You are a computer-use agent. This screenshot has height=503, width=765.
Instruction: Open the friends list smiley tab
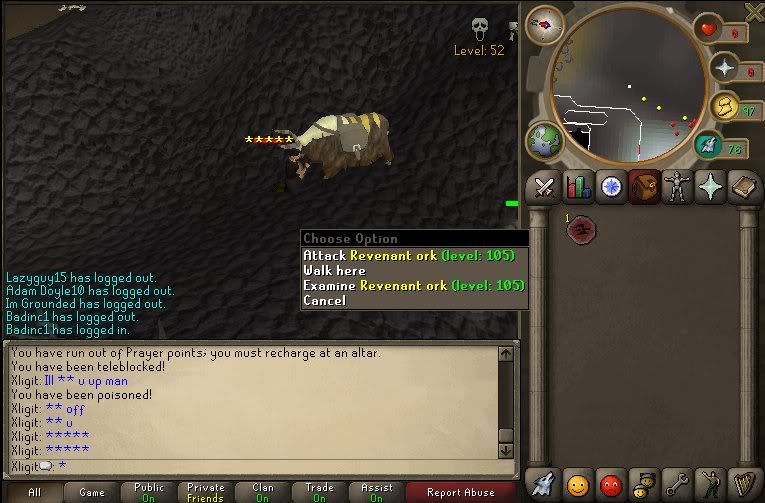(577, 483)
